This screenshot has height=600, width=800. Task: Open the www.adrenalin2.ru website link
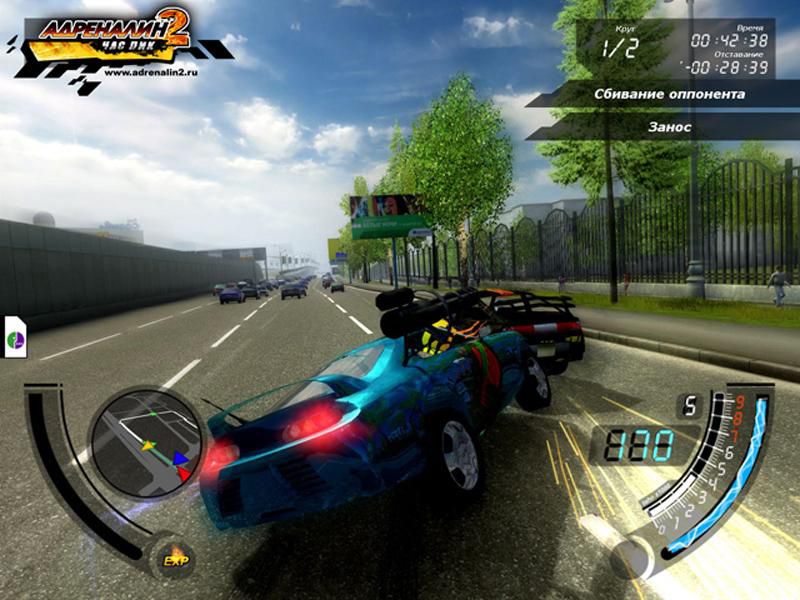tap(150, 72)
